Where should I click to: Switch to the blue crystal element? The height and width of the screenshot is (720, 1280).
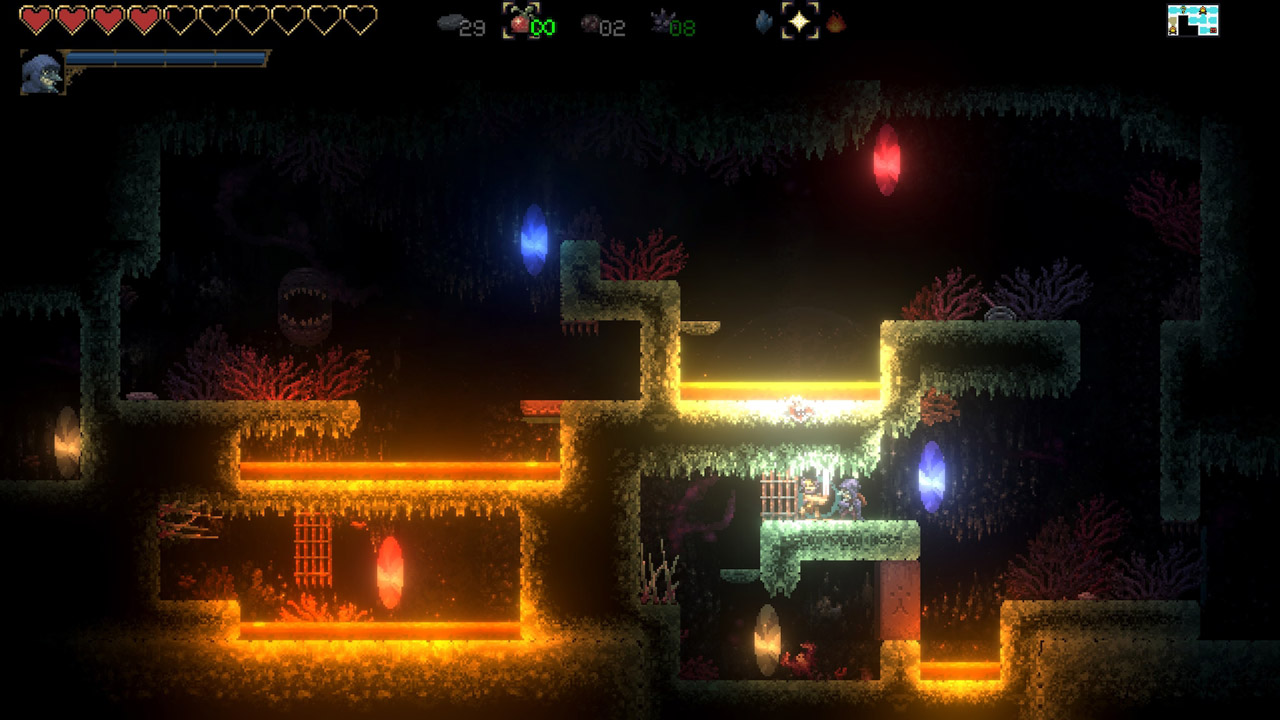pyautogui.click(x=765, y=22)
